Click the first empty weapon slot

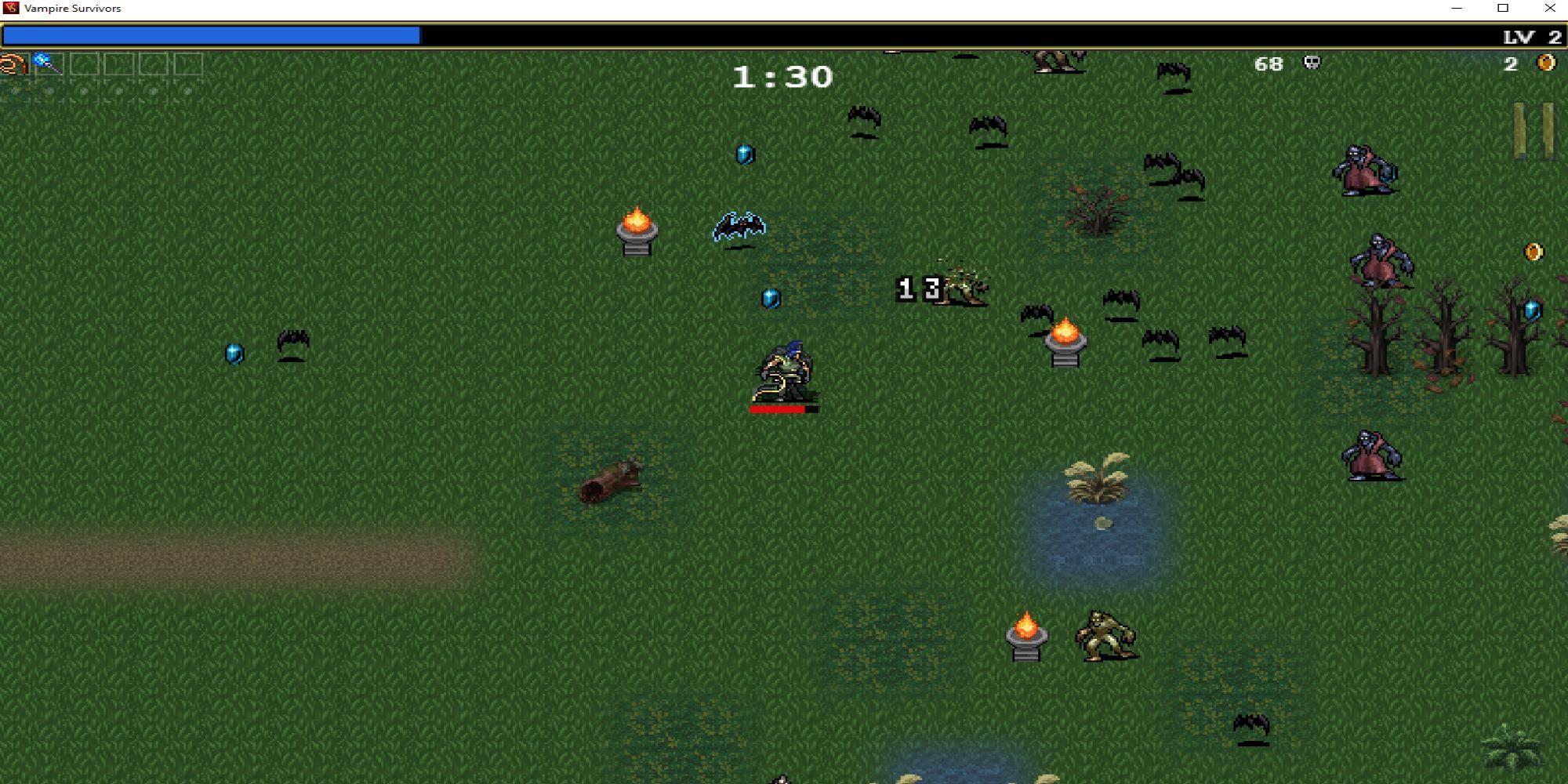coord(82,64)
